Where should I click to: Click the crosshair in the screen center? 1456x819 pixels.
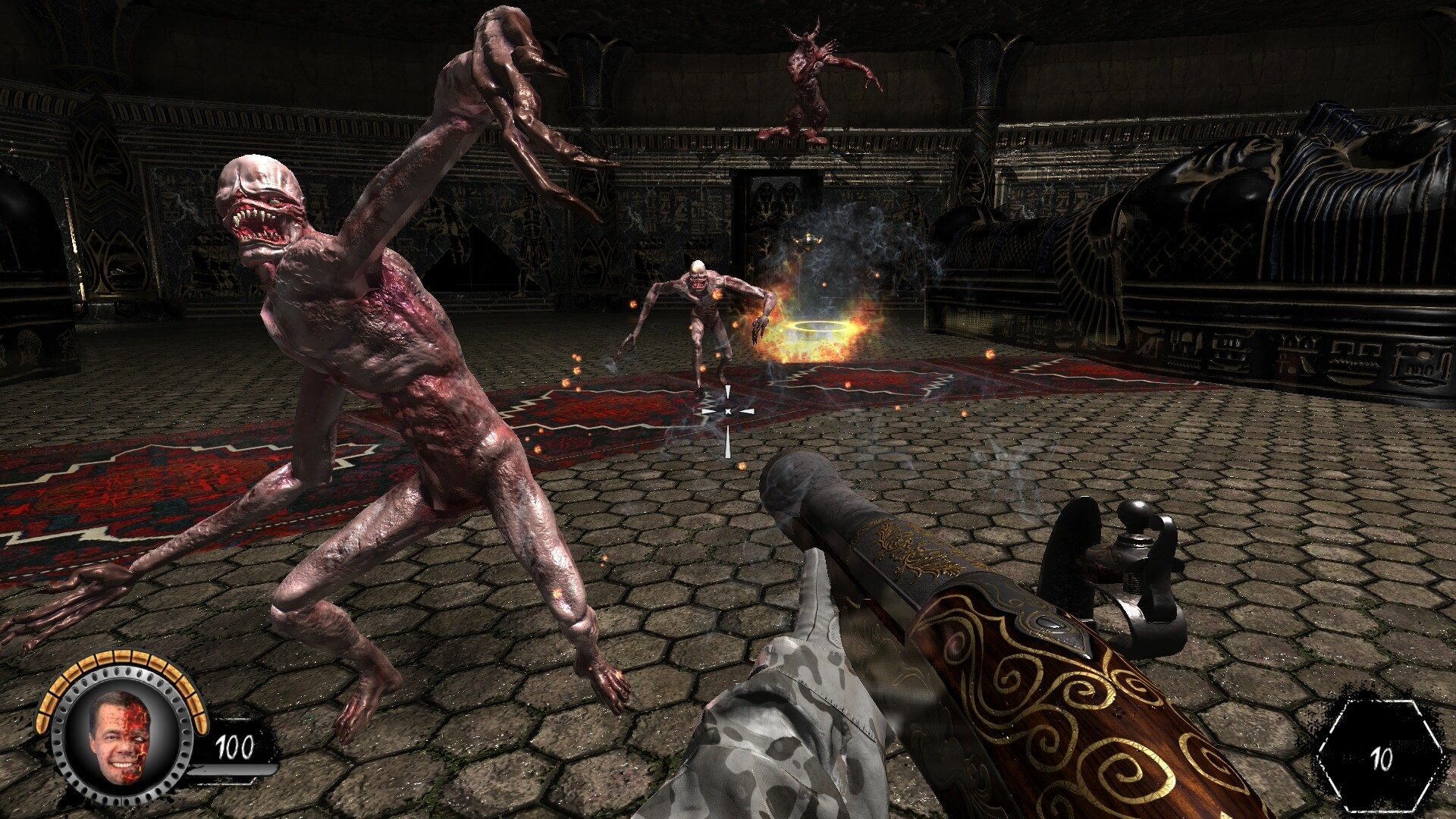click(726, 409)
